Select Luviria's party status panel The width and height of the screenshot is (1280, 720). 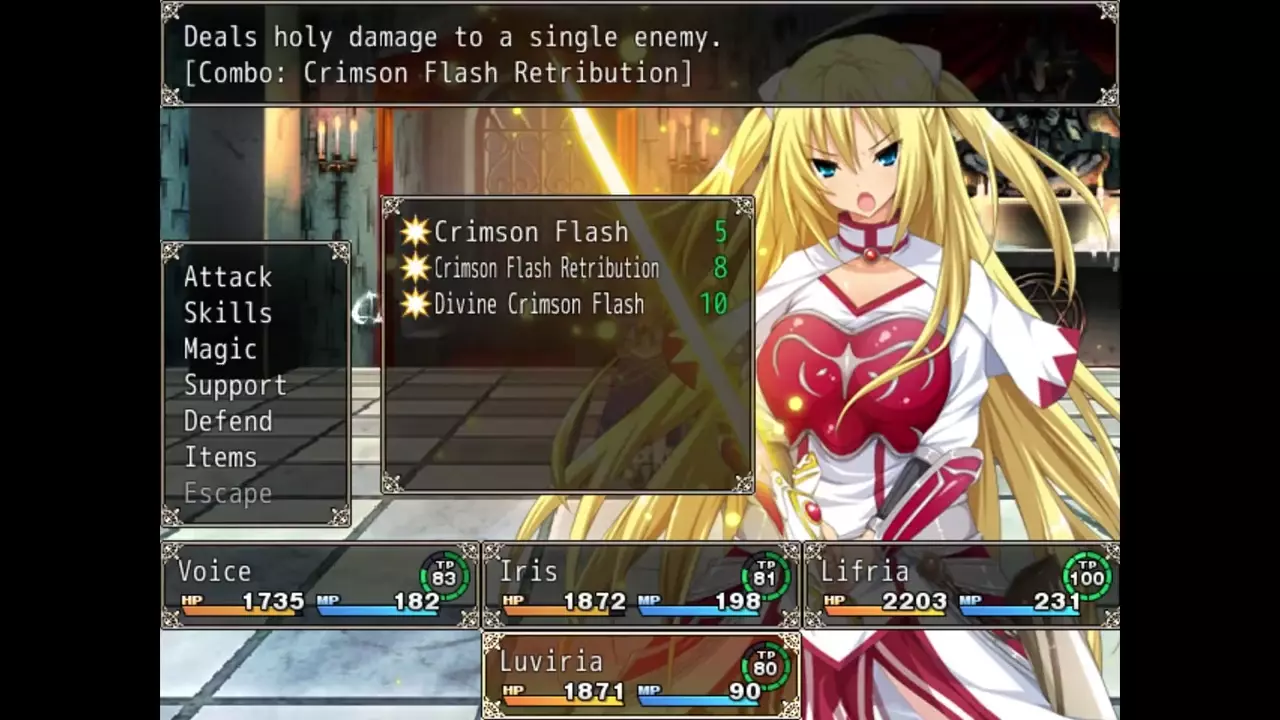[x=641, y=676]
